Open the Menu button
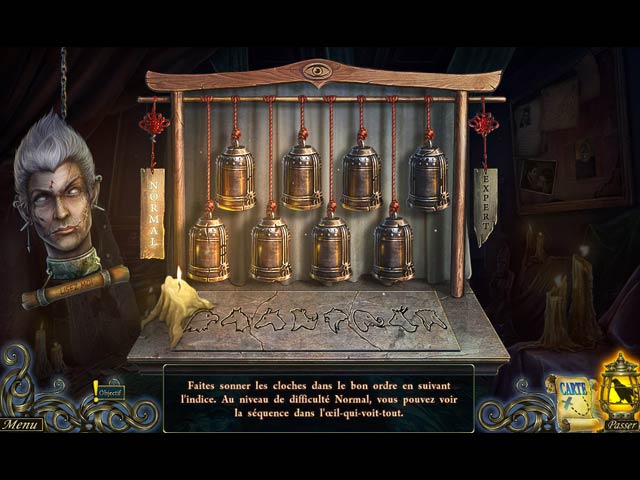This screenshot has width=640, height=480. (21, 424)
